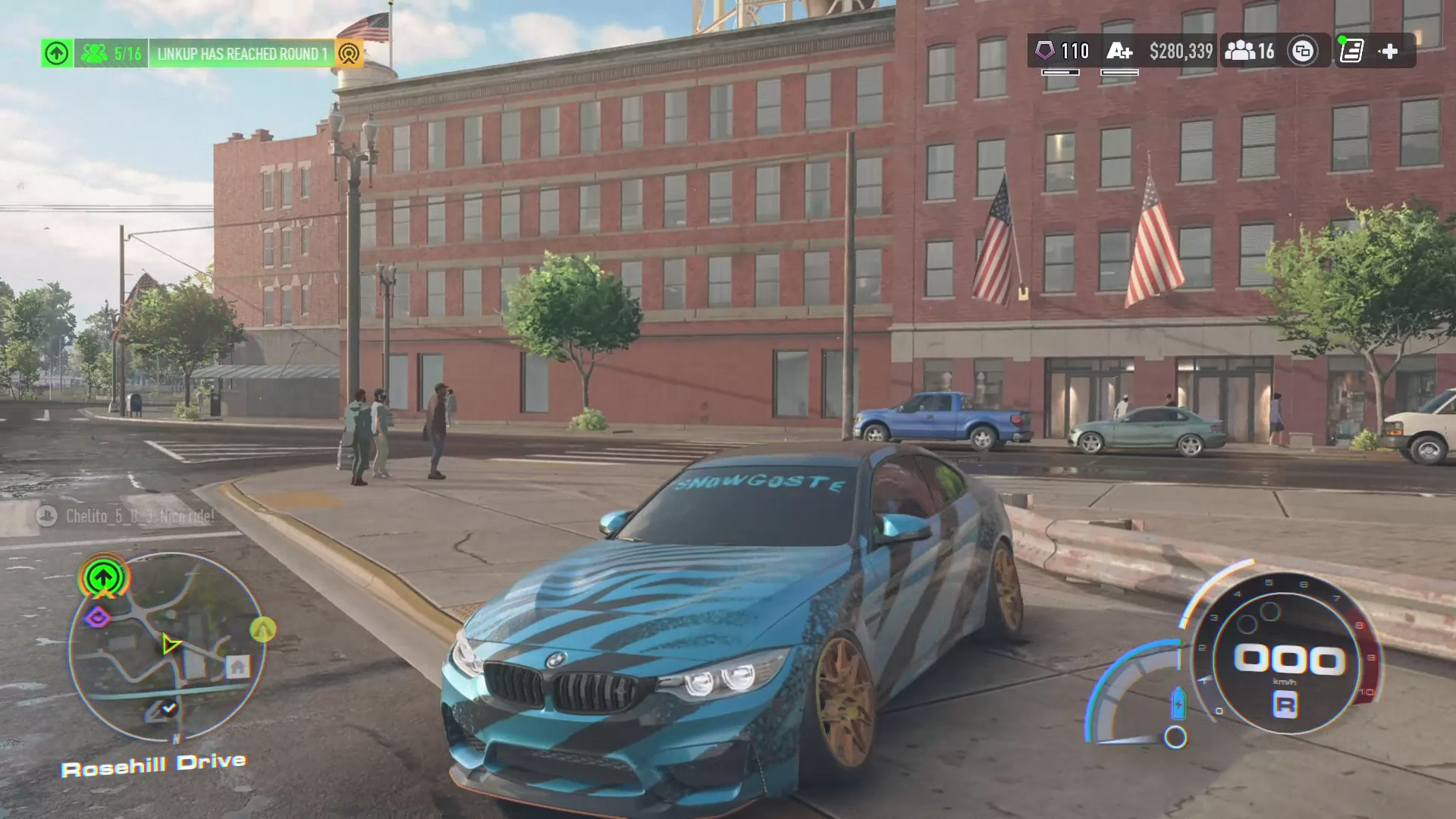Select the safehouse home marker on minimap

tap(237, 667)
